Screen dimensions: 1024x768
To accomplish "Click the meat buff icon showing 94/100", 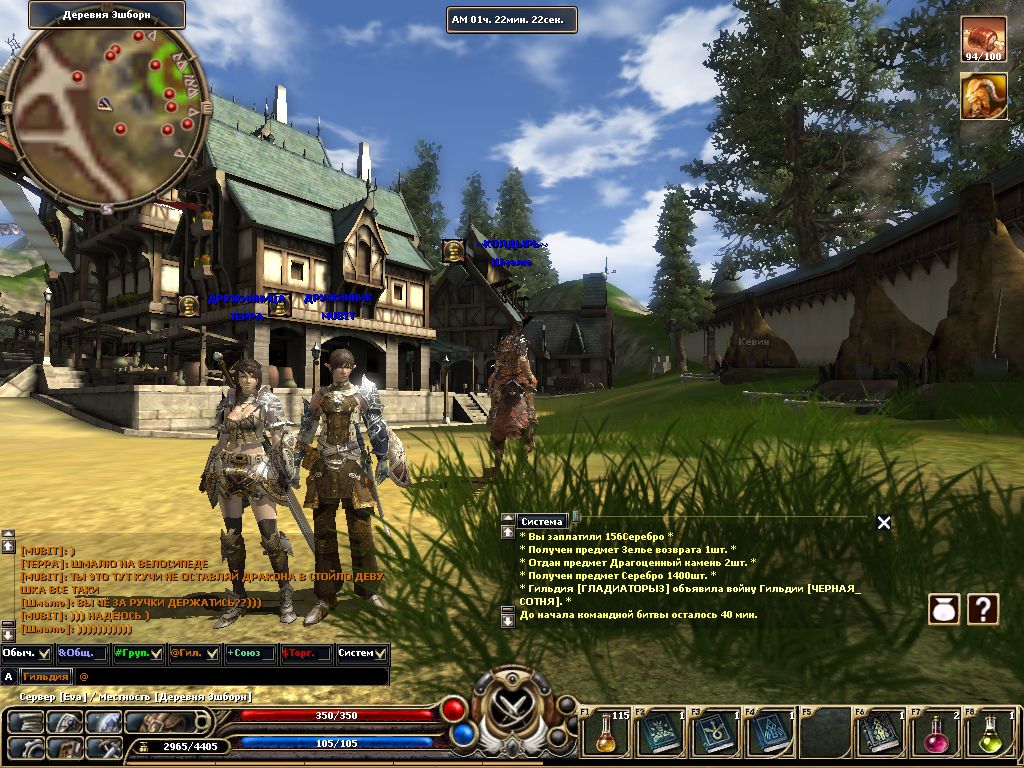I will coord(983,38).
